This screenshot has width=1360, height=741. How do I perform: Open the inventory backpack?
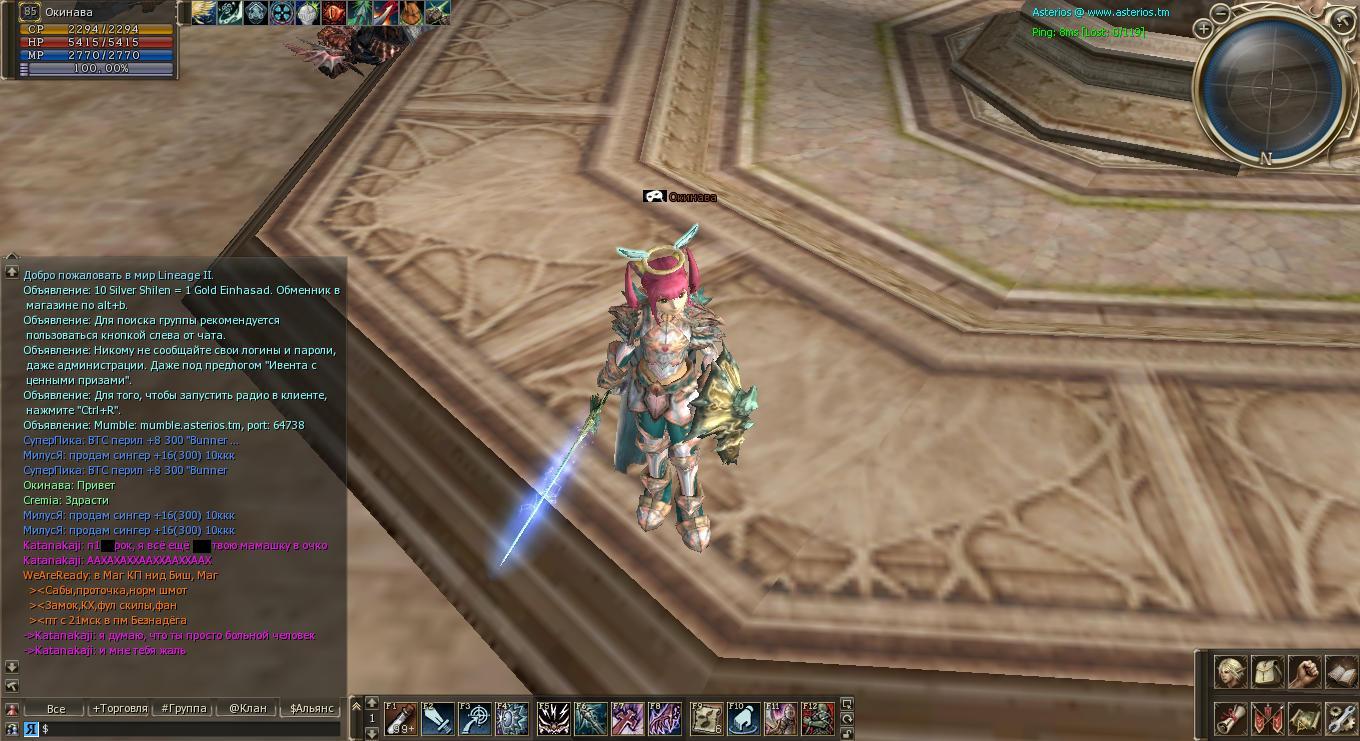[1267, 672]
